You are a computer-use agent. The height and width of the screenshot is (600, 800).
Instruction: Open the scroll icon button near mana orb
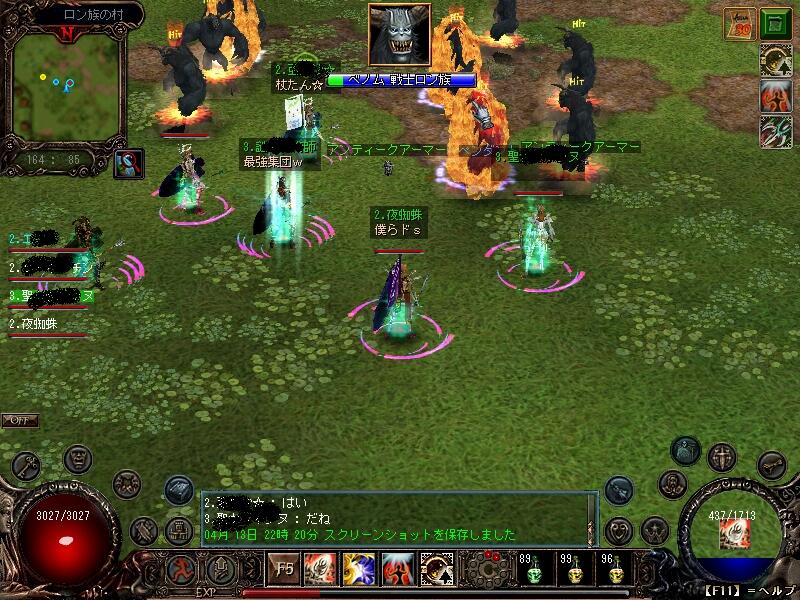pyautogui.click(x=772, y=464)
